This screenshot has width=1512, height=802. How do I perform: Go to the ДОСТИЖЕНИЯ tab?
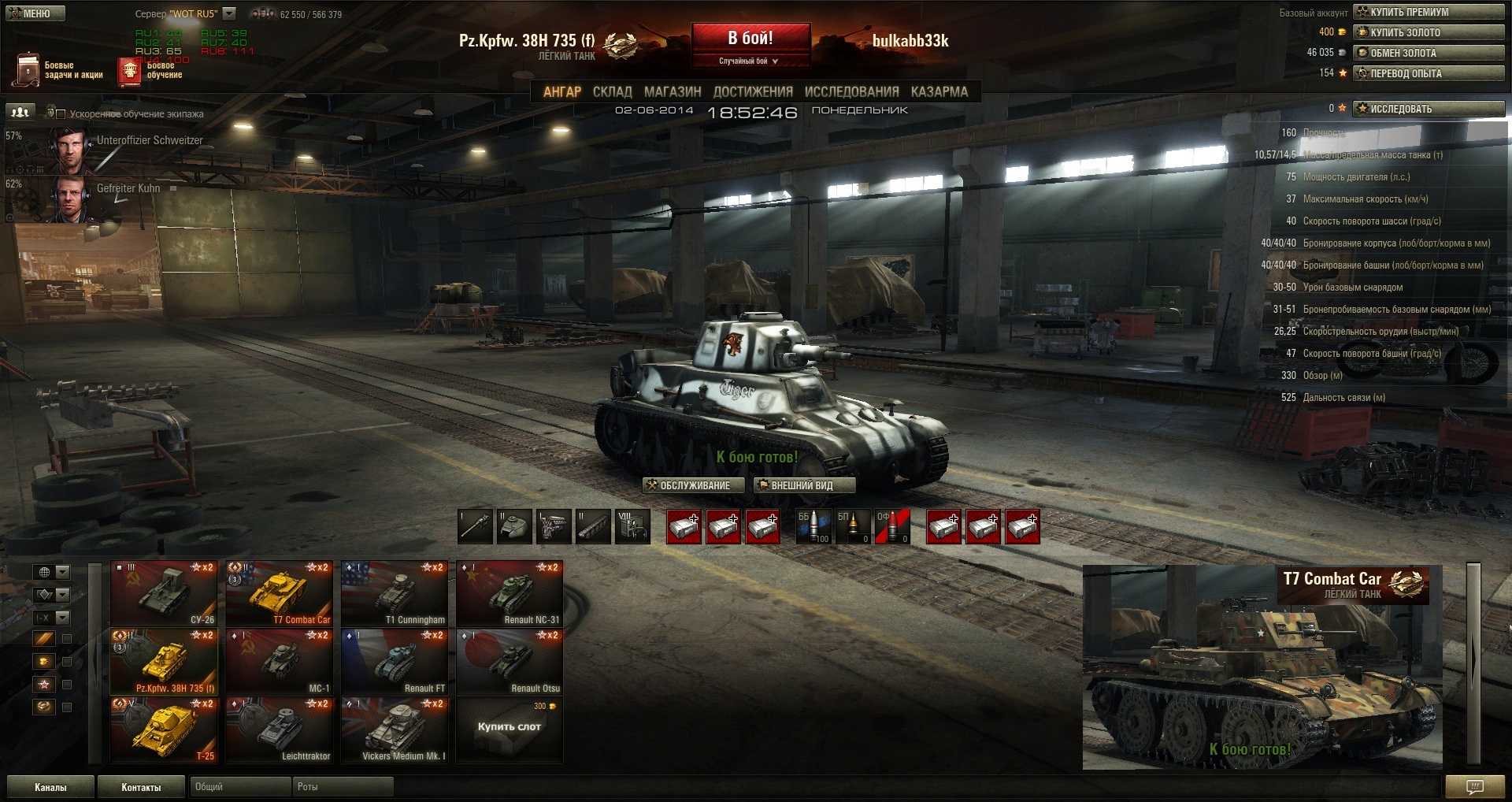point(753,91)
